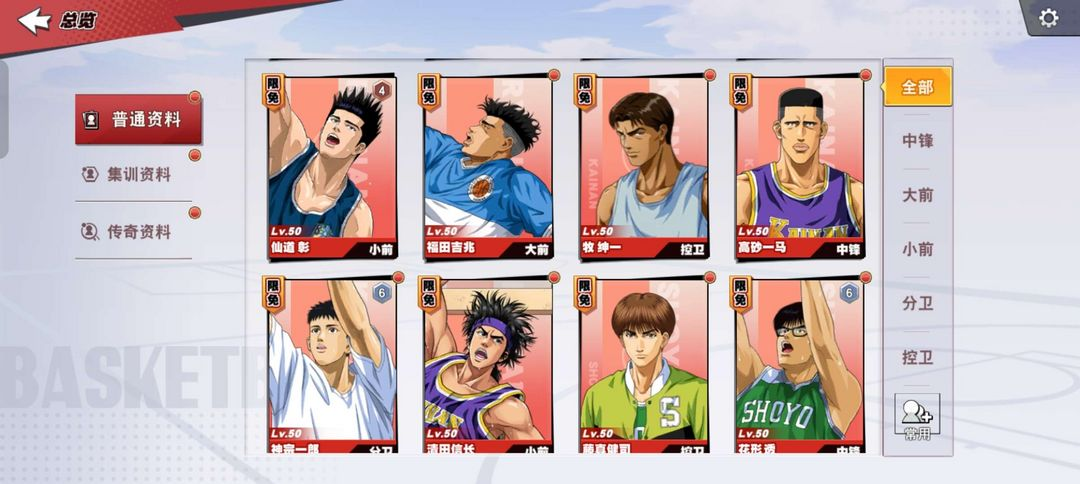Screen dimensions: 1080x484
Task: Switch filter to 分卫
Action: [x=917, y=303]
